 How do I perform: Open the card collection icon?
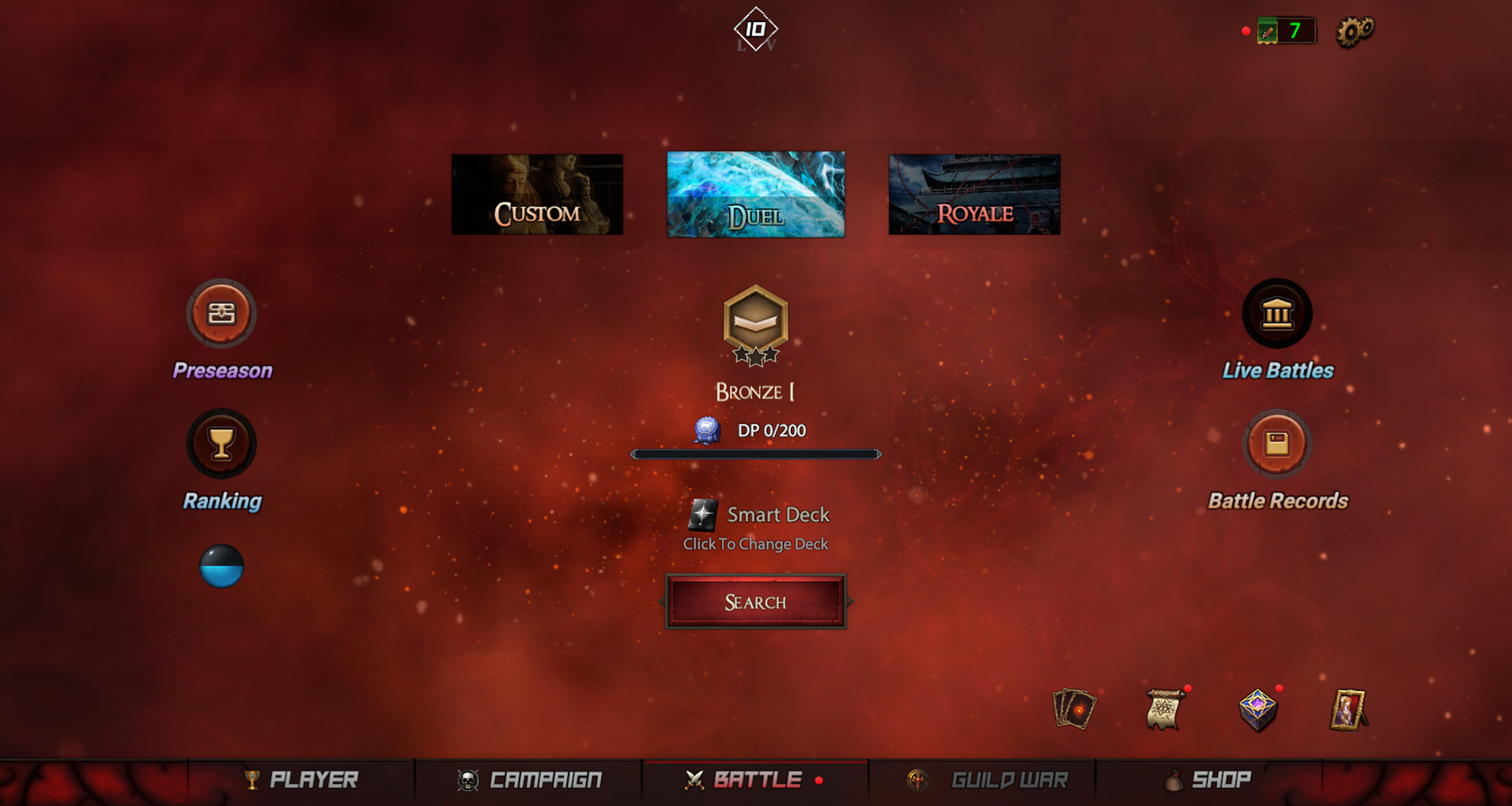pyautogui.click(x=1074, y=709)
